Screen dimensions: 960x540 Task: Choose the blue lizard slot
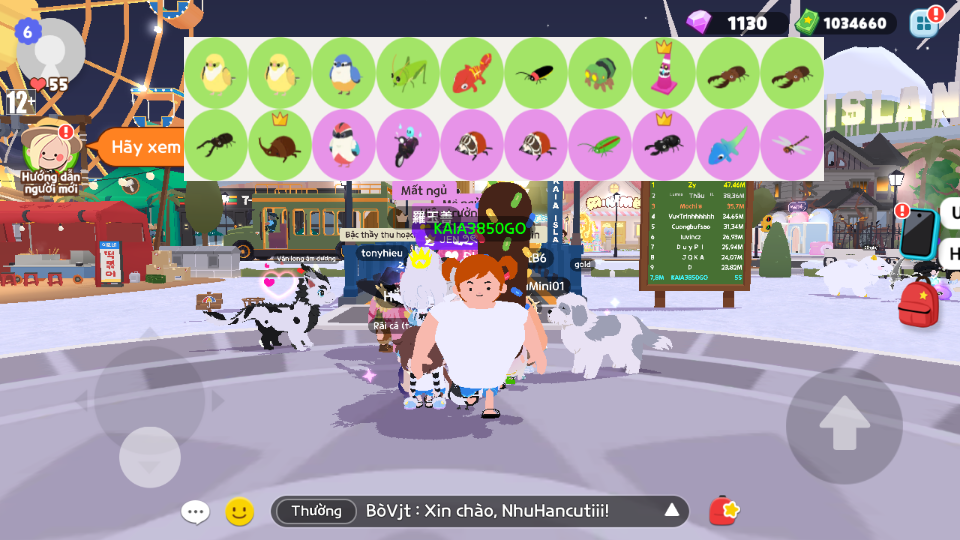(728, 145)
